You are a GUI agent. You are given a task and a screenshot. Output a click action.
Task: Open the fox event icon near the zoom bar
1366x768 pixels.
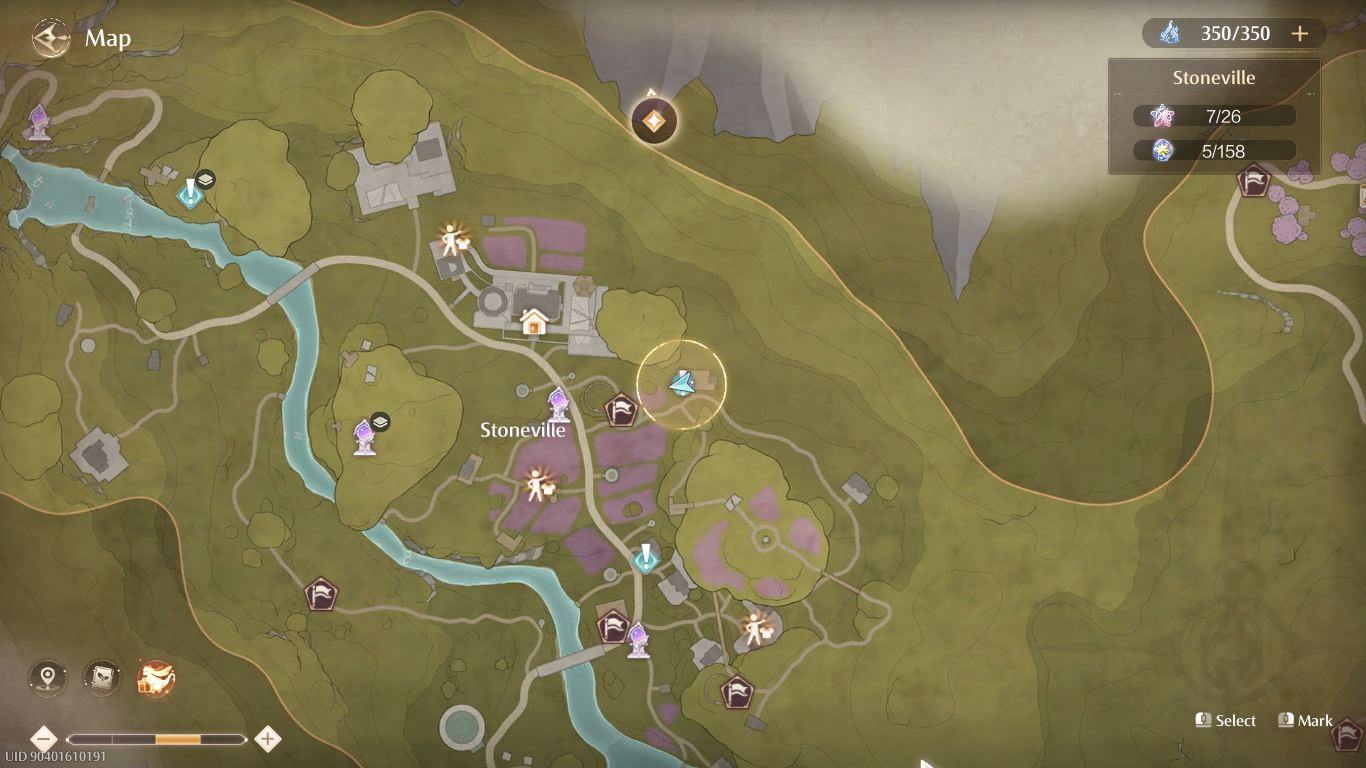point(157,677)
